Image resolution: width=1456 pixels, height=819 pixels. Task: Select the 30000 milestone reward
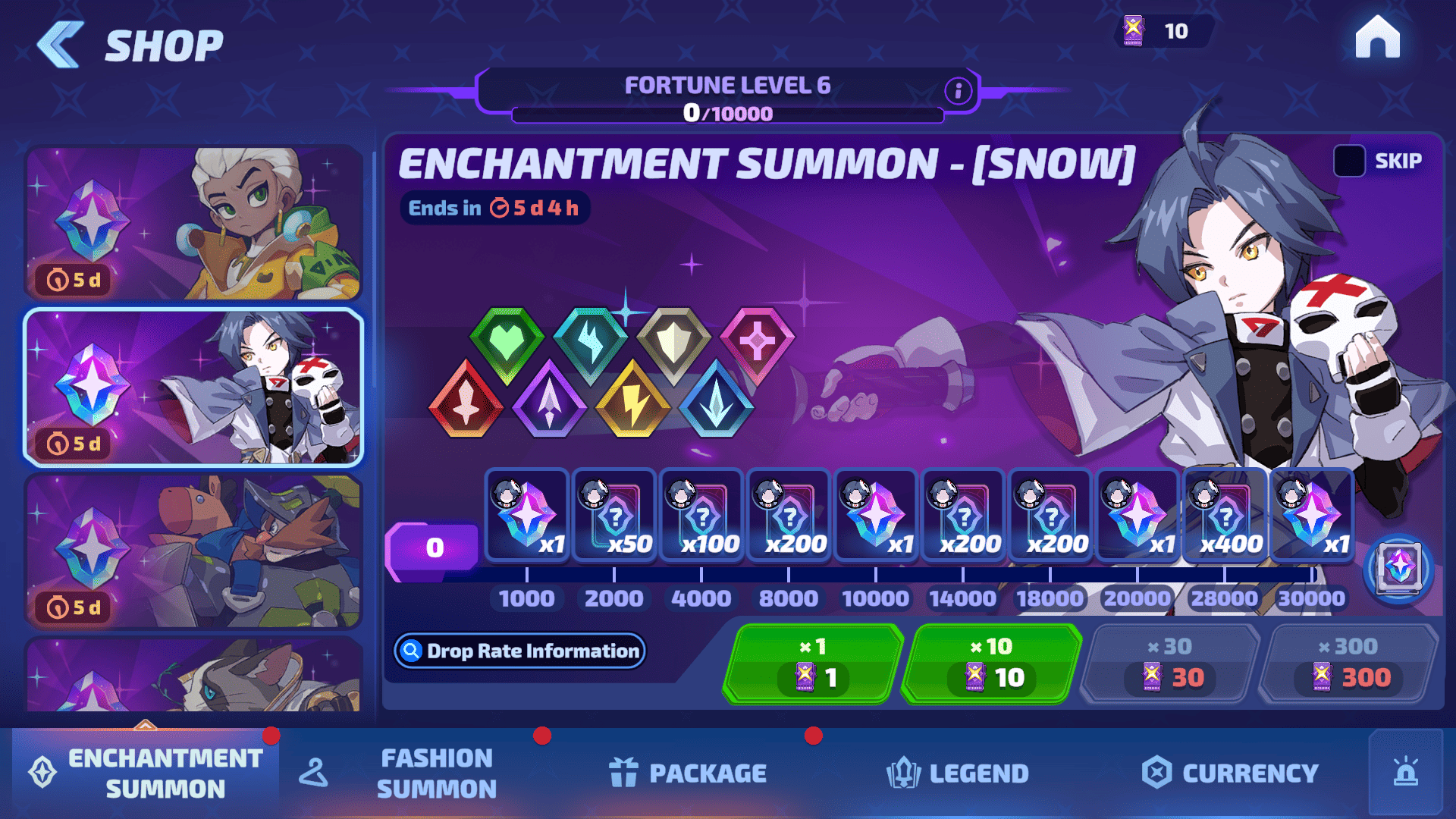pyautogui.click(x=1312, y=516)
